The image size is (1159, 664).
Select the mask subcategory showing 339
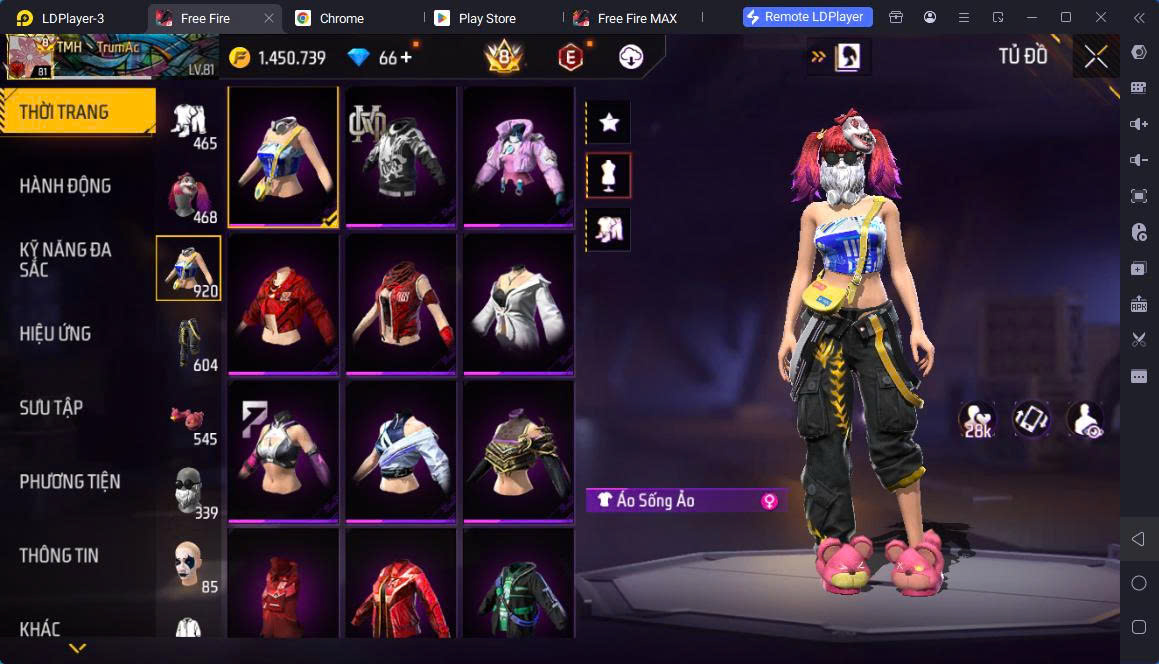[x=190, y=494]
